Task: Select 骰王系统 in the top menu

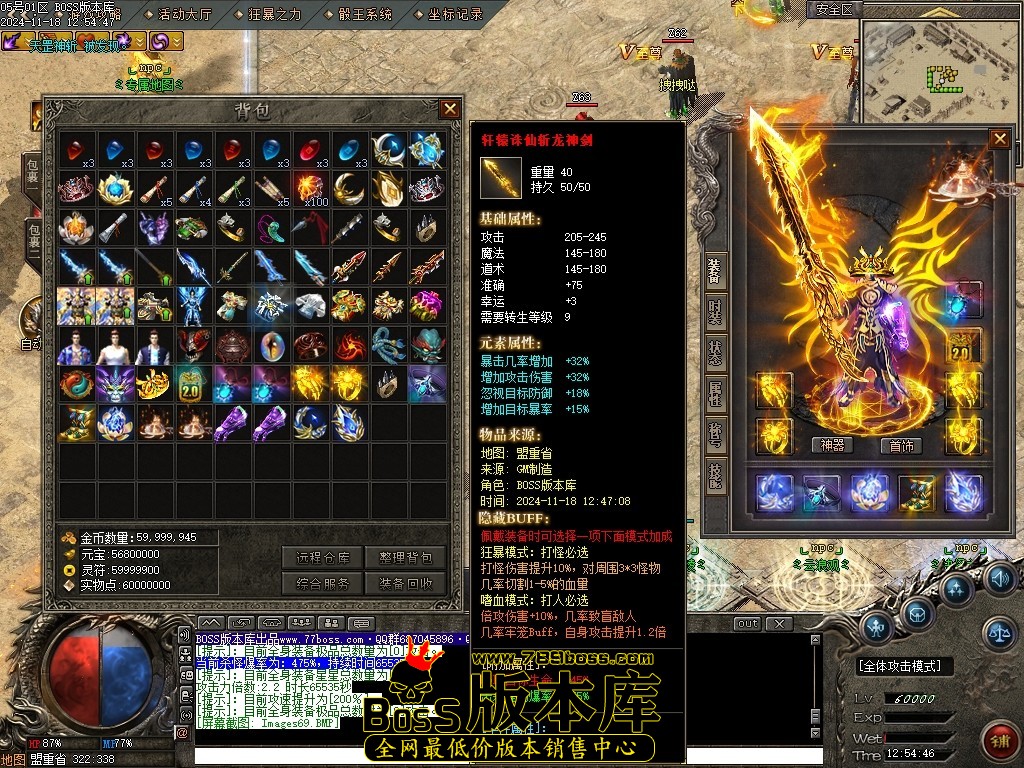Action: (364, 15)
